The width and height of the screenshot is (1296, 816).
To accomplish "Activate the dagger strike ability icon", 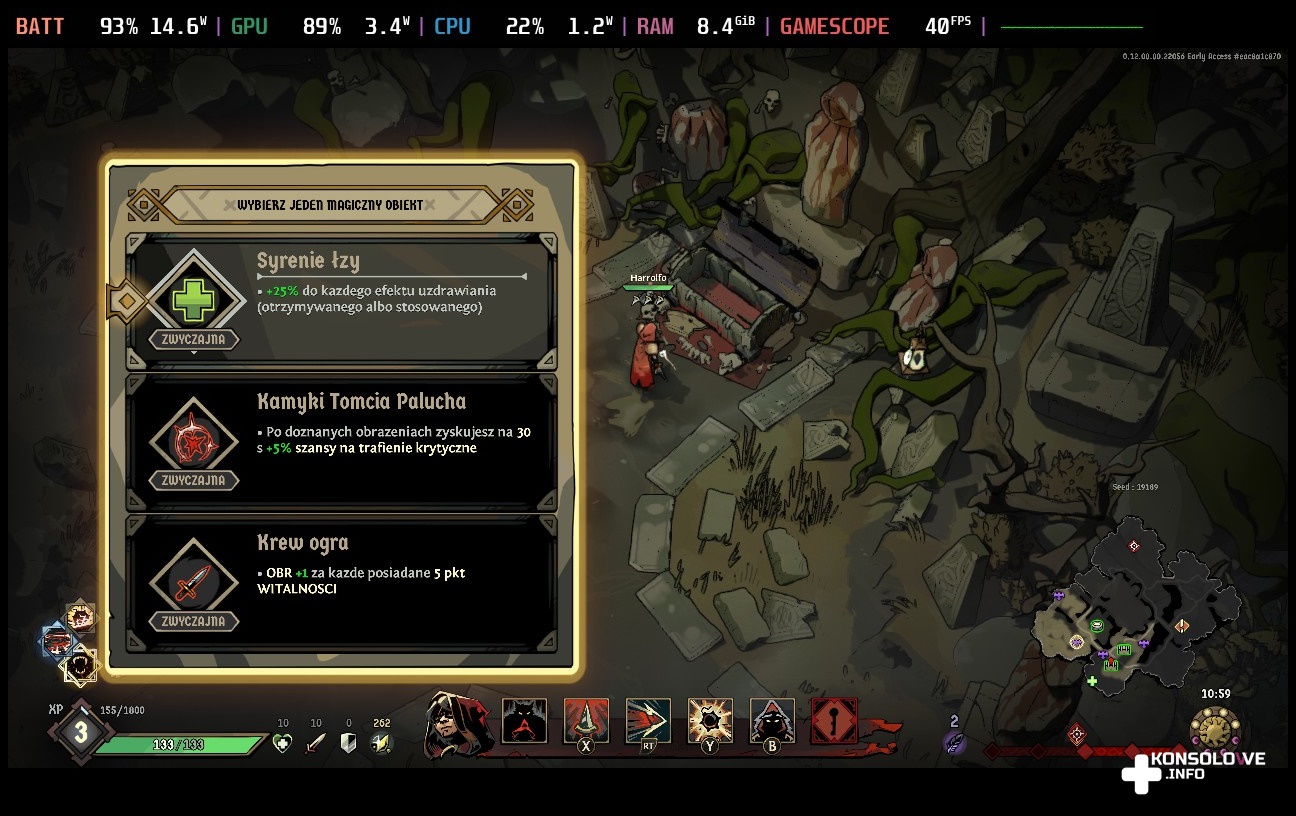I will pos(586,720).
